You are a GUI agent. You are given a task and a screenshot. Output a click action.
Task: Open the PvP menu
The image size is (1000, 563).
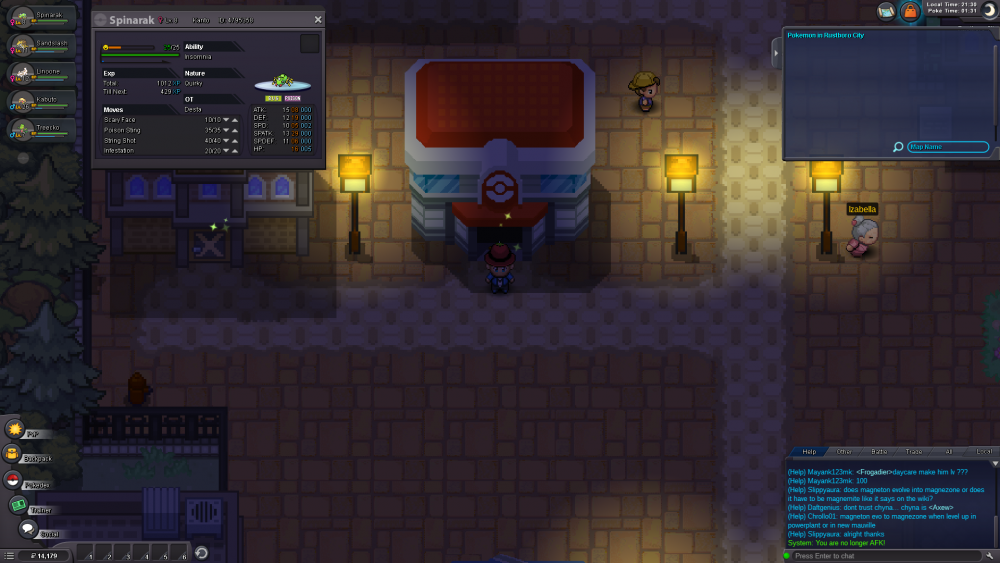(16, 430)
